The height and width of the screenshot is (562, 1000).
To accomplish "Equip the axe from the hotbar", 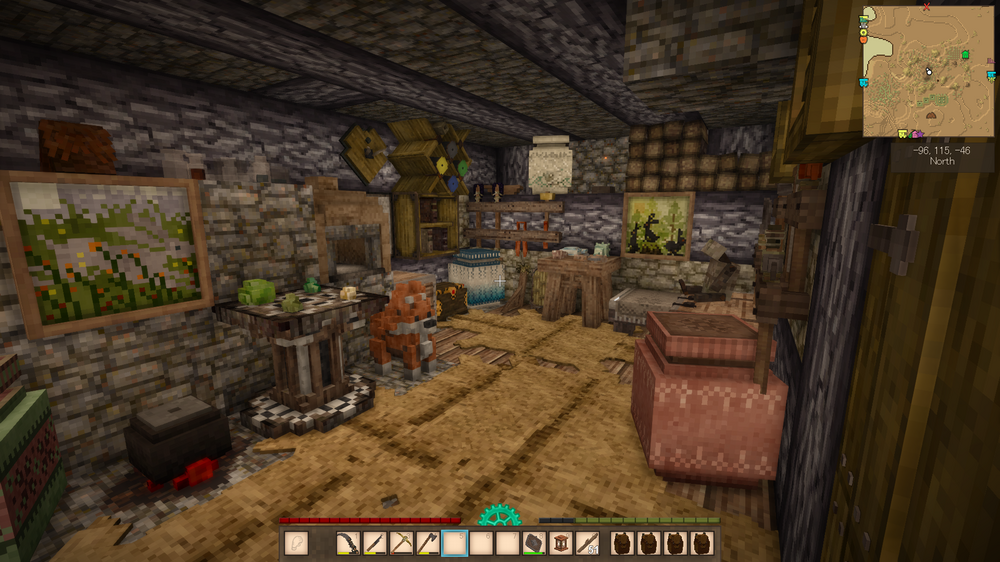I will (428, 543).
